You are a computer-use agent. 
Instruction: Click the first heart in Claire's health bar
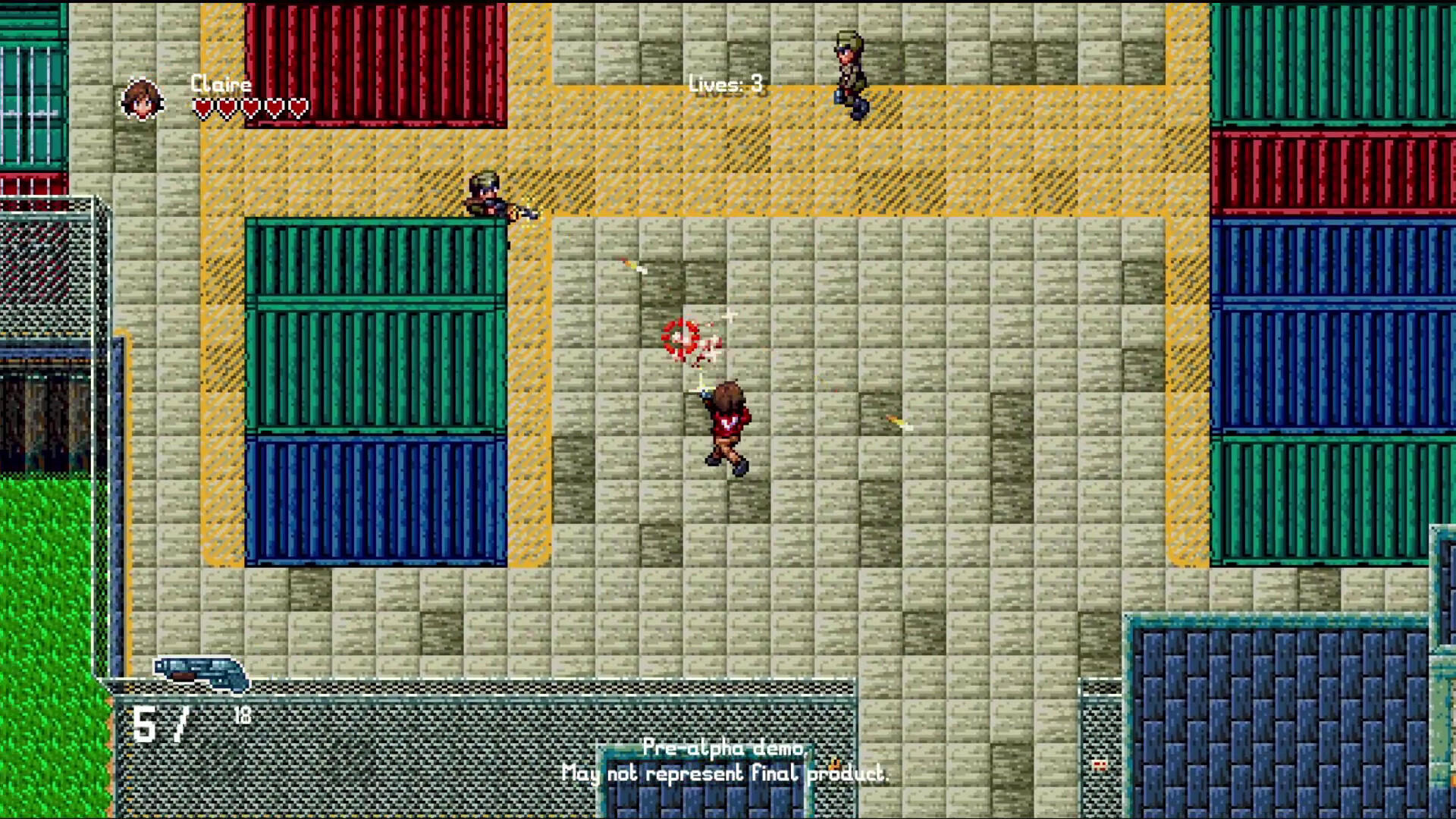click(x=201, y=106)
